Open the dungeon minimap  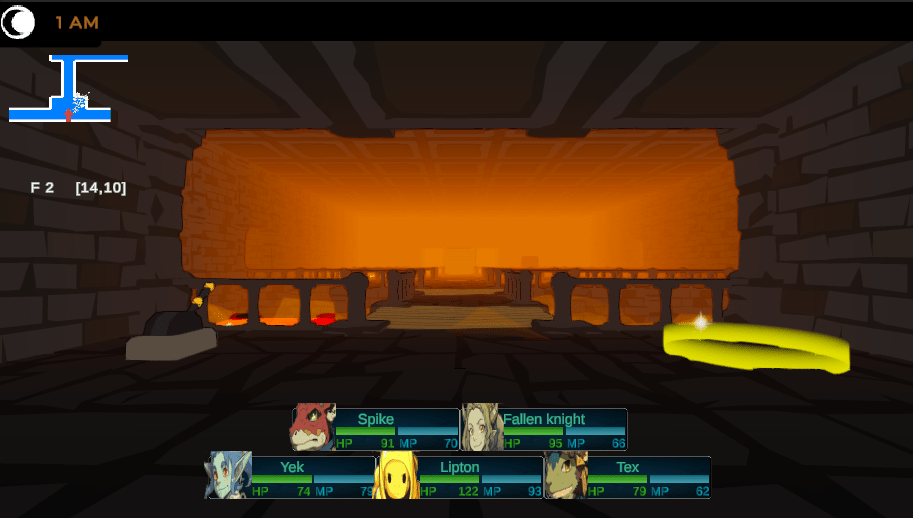pos(68,90)
